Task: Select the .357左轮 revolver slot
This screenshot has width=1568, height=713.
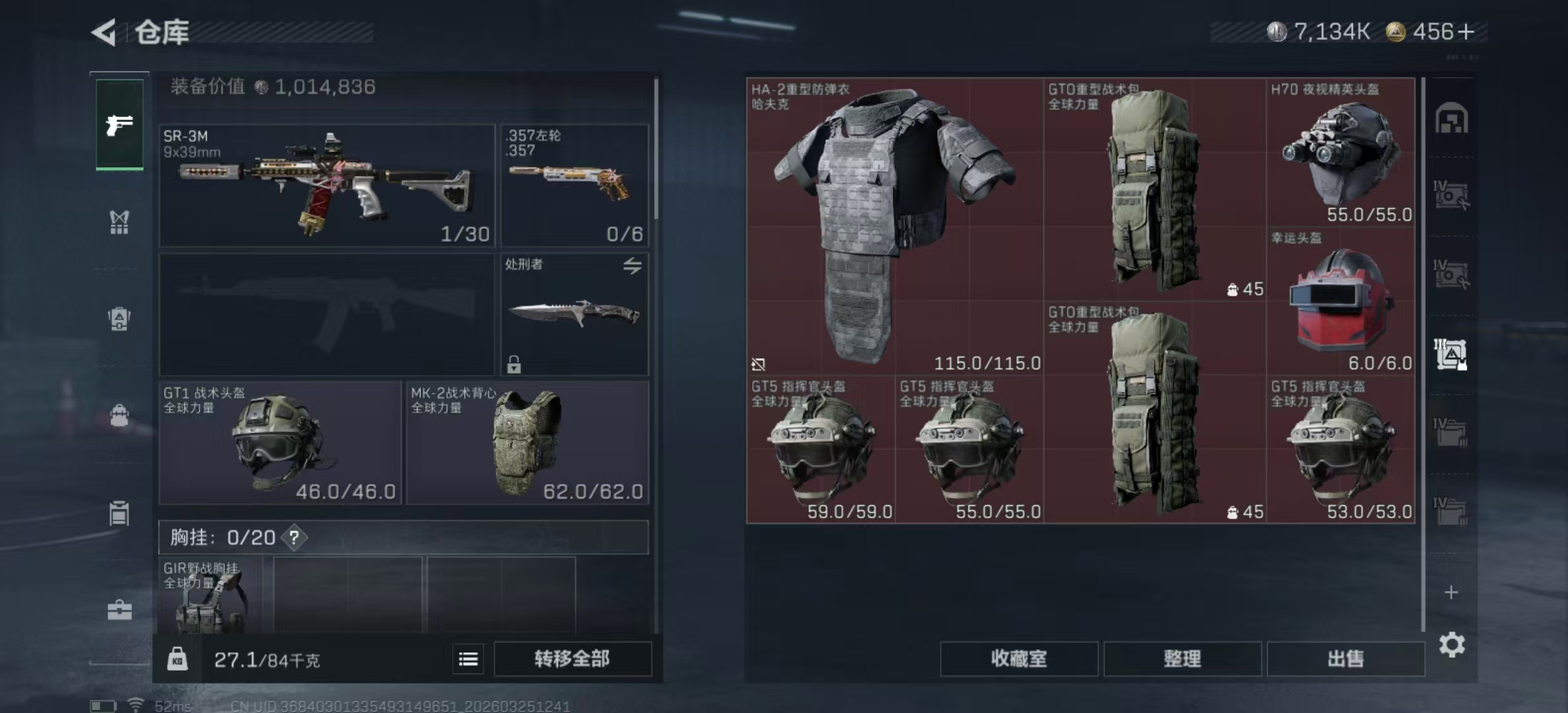Action: click(574, 186)
